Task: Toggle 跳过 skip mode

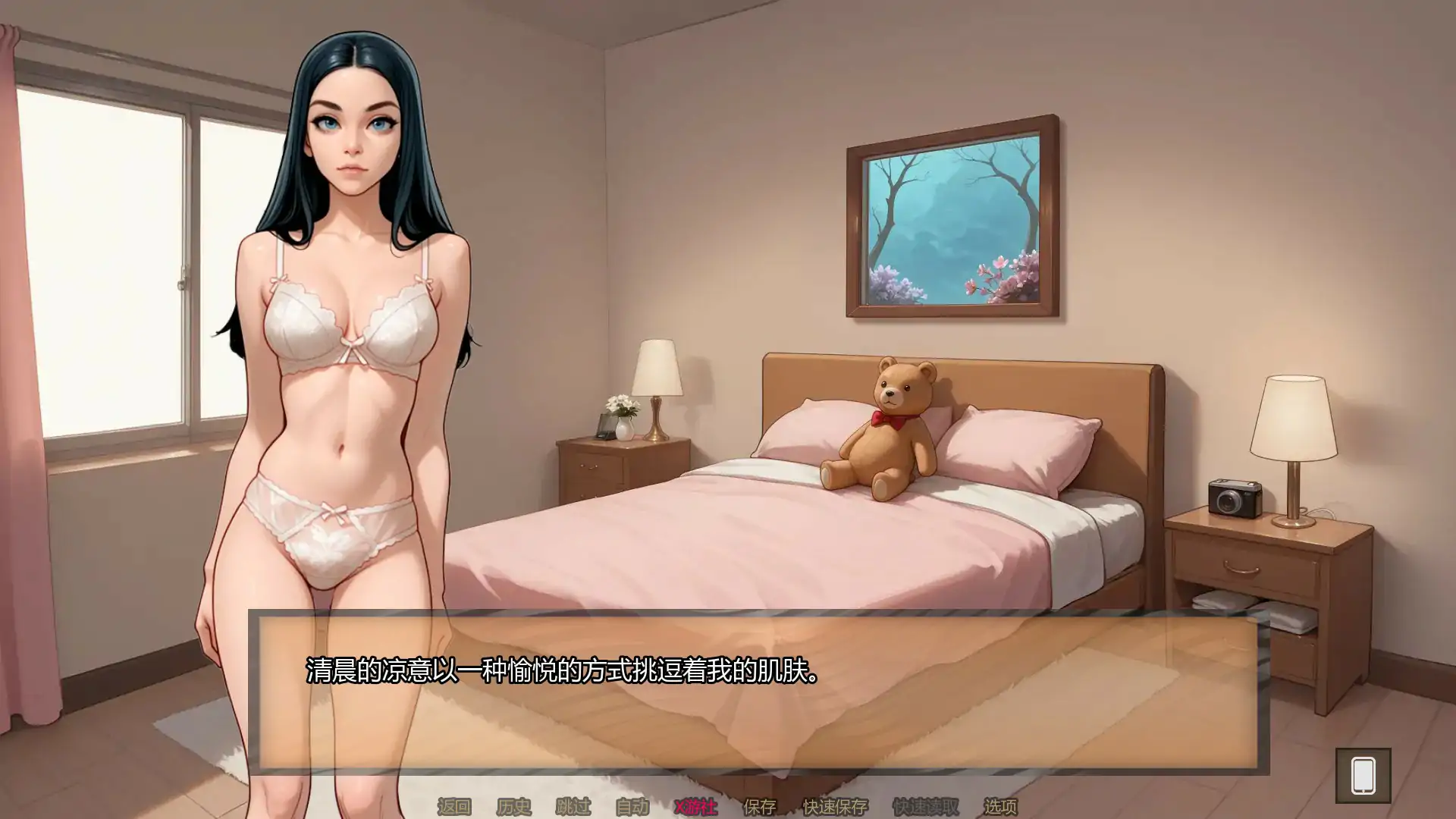Action: point(574,807)
